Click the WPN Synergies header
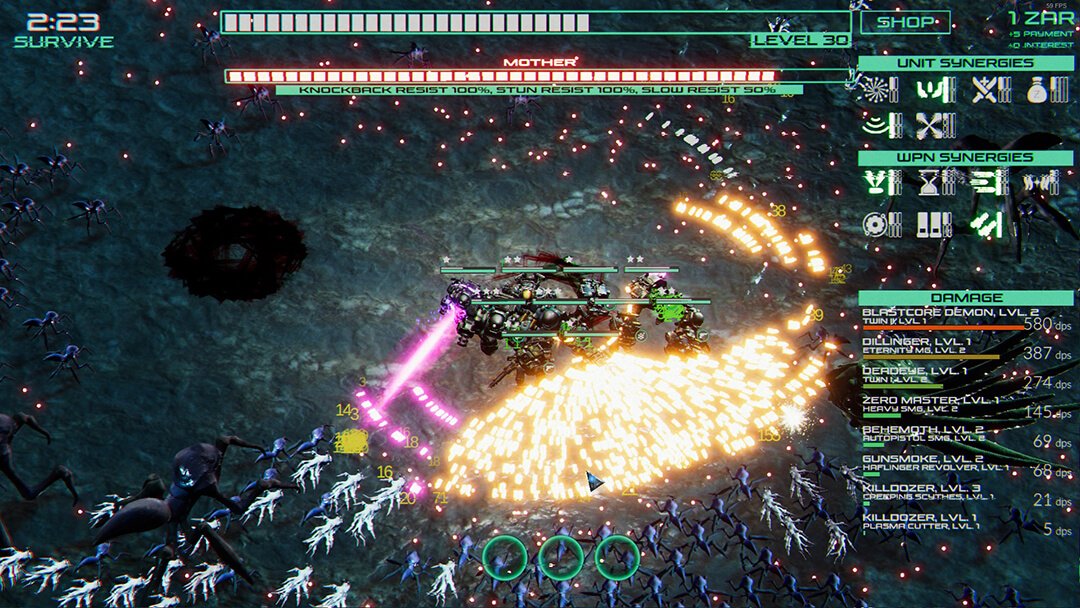This screenshot has width=1080, height=608. [x=965, y=157]
